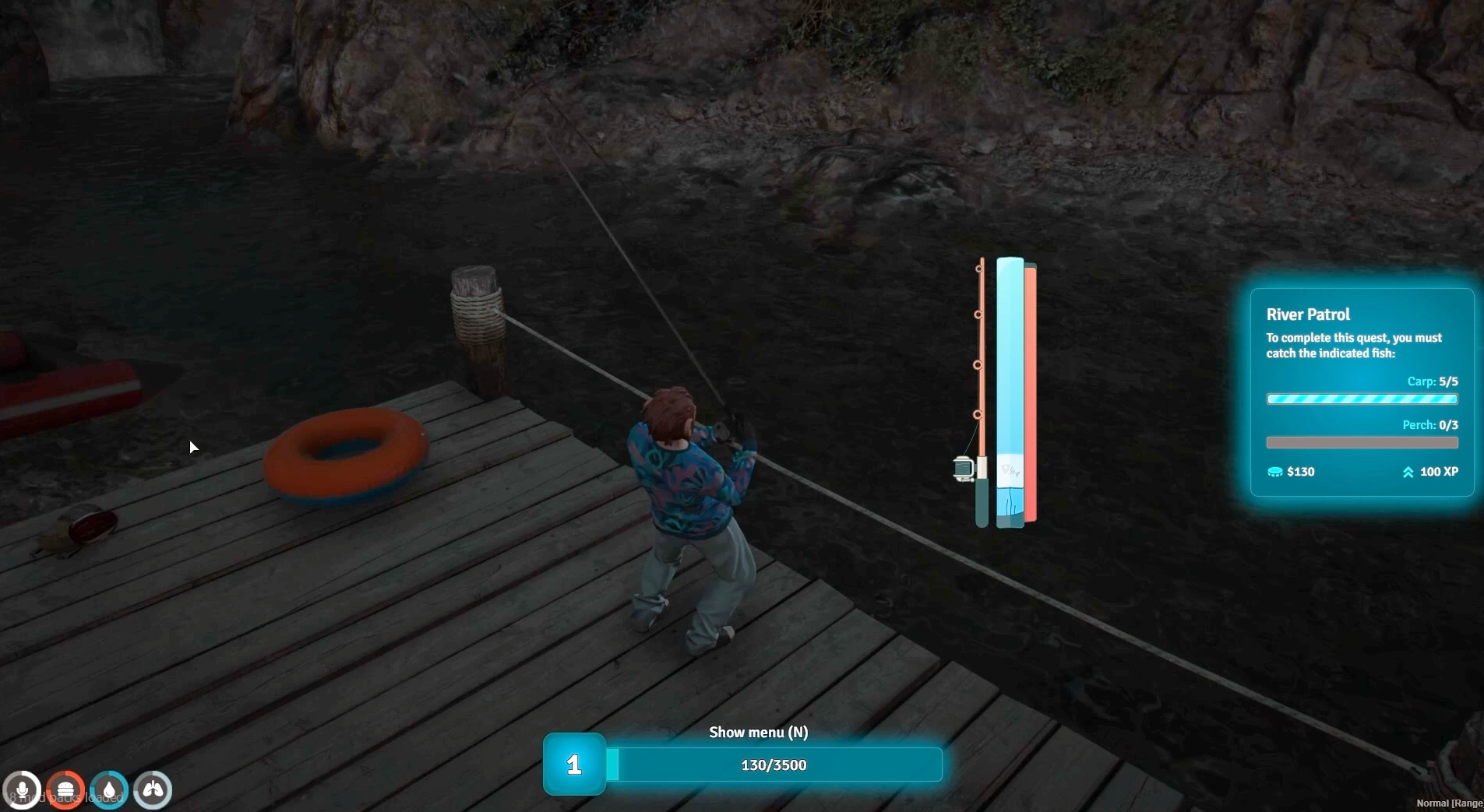
Task: Click the fishing reel icon
Action: pyautogui.click(x=964, y=469)
